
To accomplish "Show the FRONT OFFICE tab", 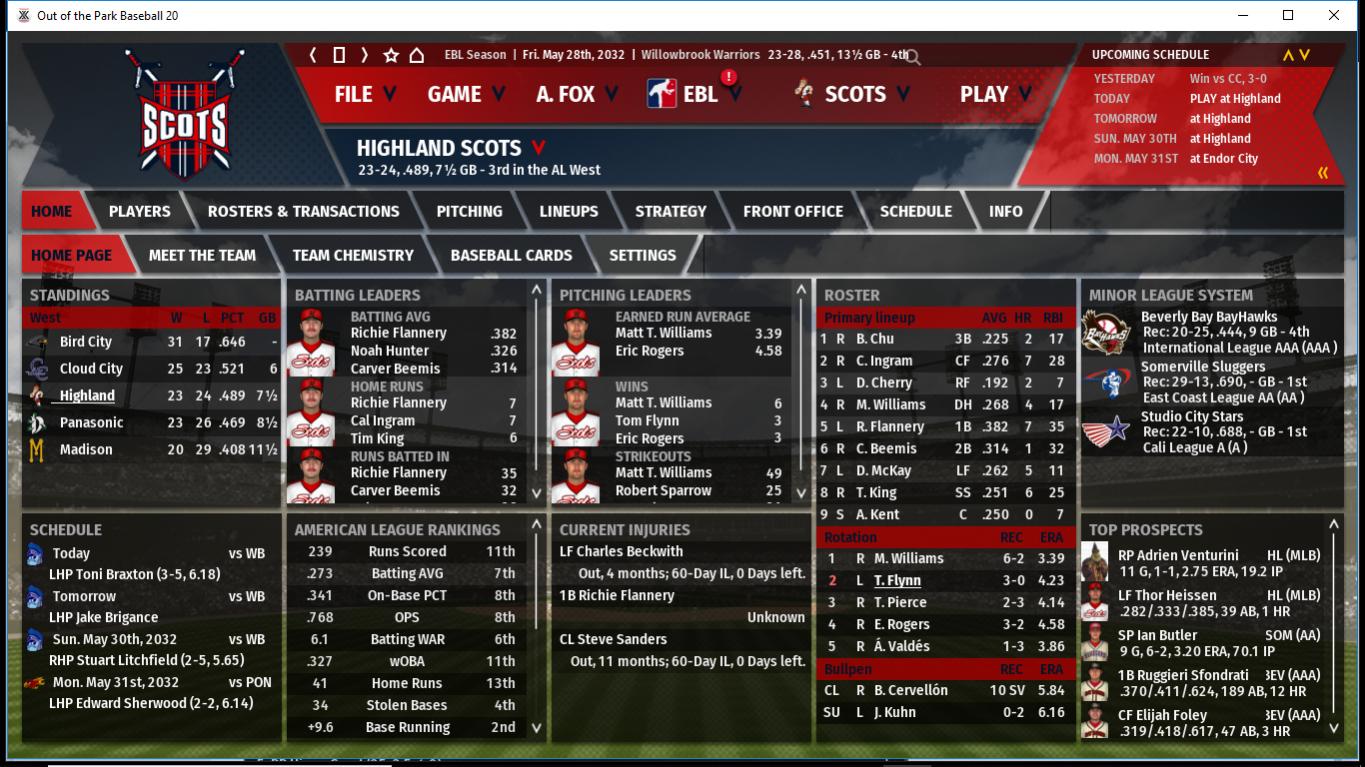I will click(x=792, y=211).
